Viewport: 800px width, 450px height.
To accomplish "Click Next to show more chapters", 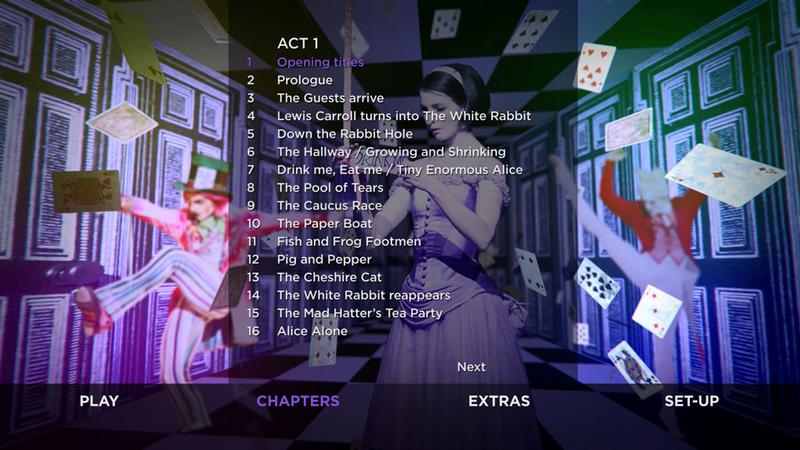I will click(471, 367).
